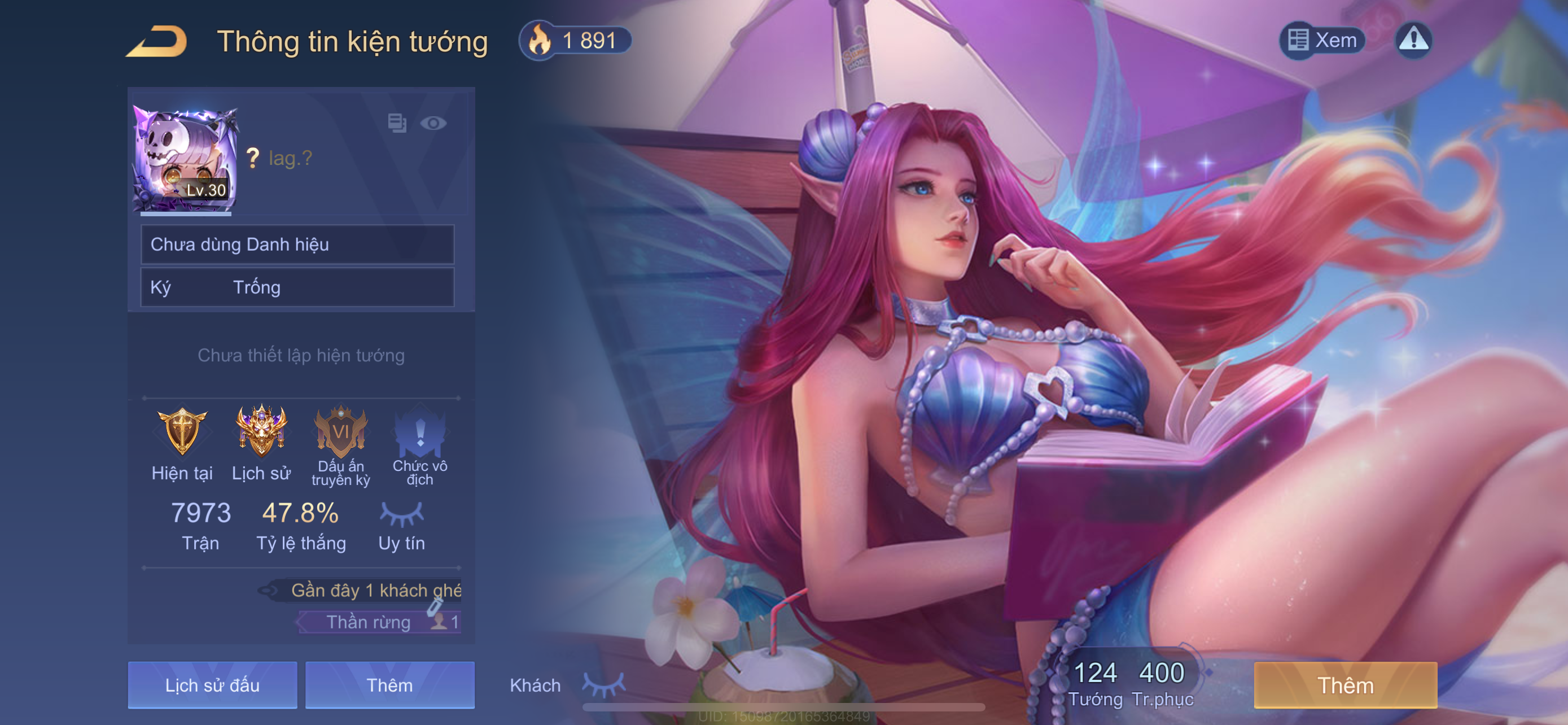This screenshot has height=725, width=1568.
Task: Open the Gần đây 1 khách ghé banner
Action: click(x=365, y=590)
